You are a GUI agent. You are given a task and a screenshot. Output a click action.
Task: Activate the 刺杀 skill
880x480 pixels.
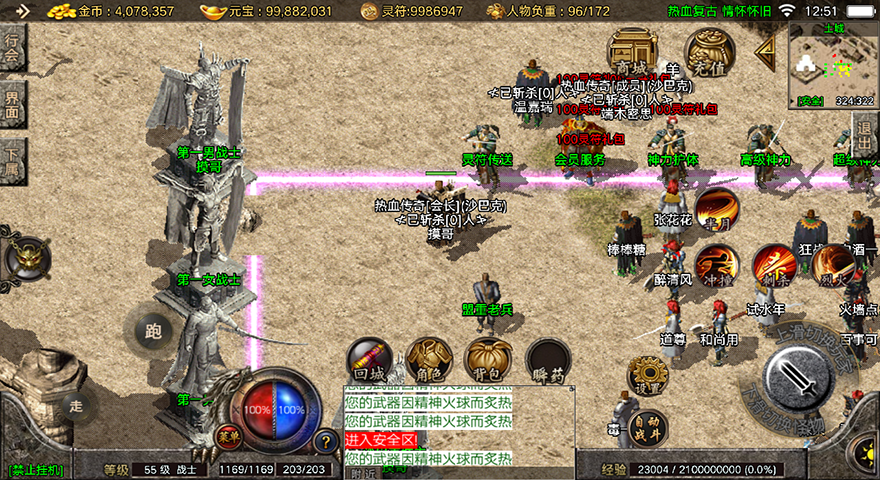click(773, 266)
